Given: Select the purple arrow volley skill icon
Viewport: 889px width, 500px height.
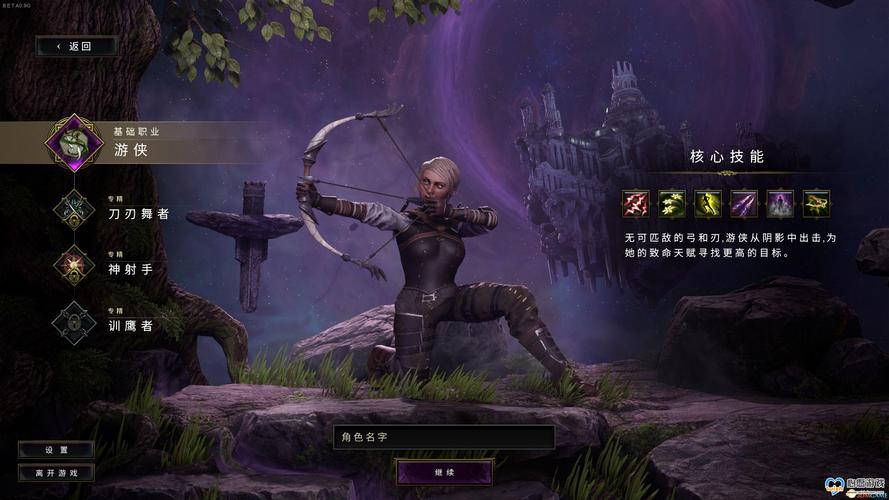Looking at the screenshot, I should point(744,204).
